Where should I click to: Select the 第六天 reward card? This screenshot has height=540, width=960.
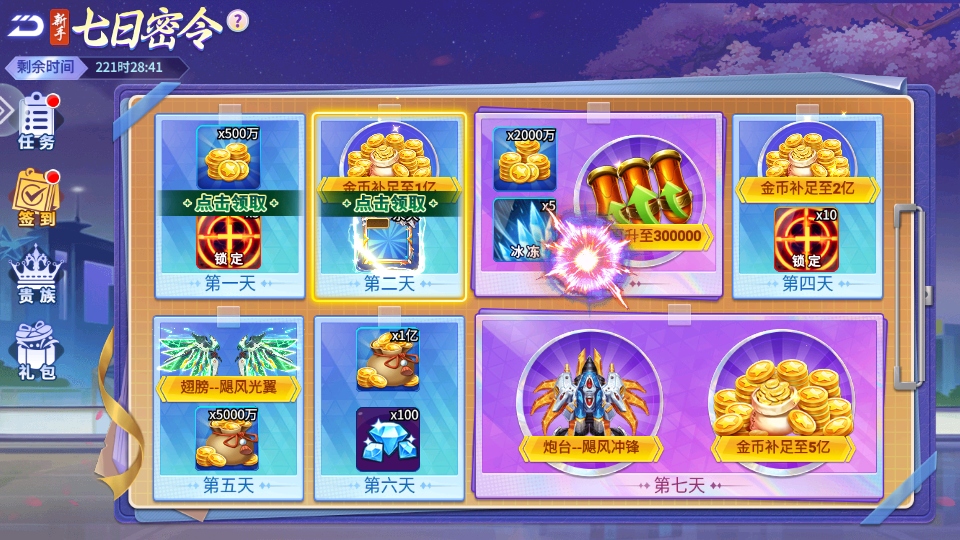[388, 407]
